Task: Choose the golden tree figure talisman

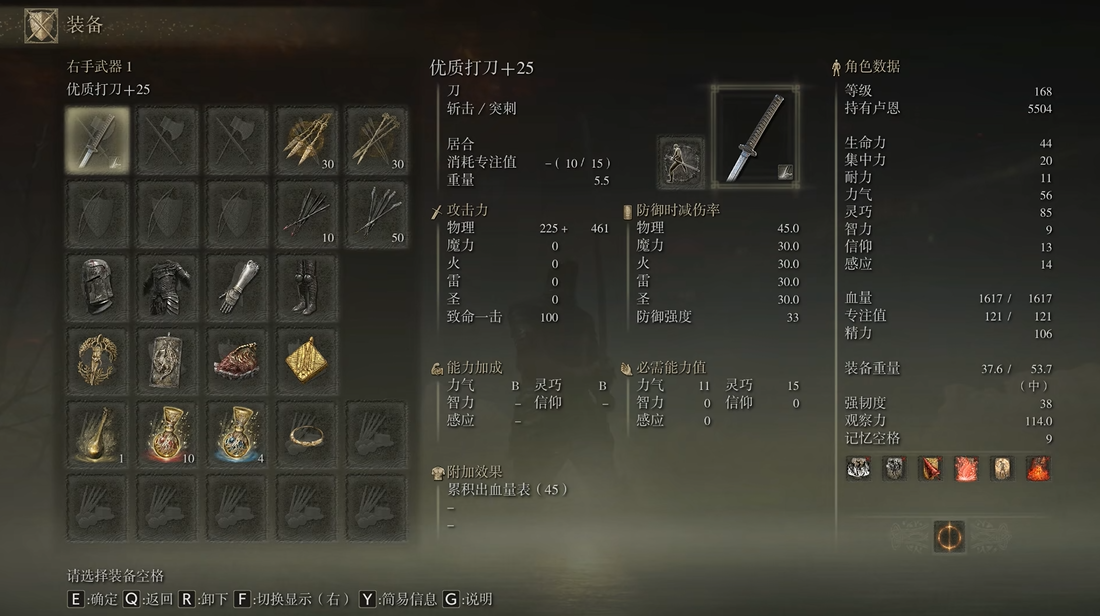Action: (97, 360)
